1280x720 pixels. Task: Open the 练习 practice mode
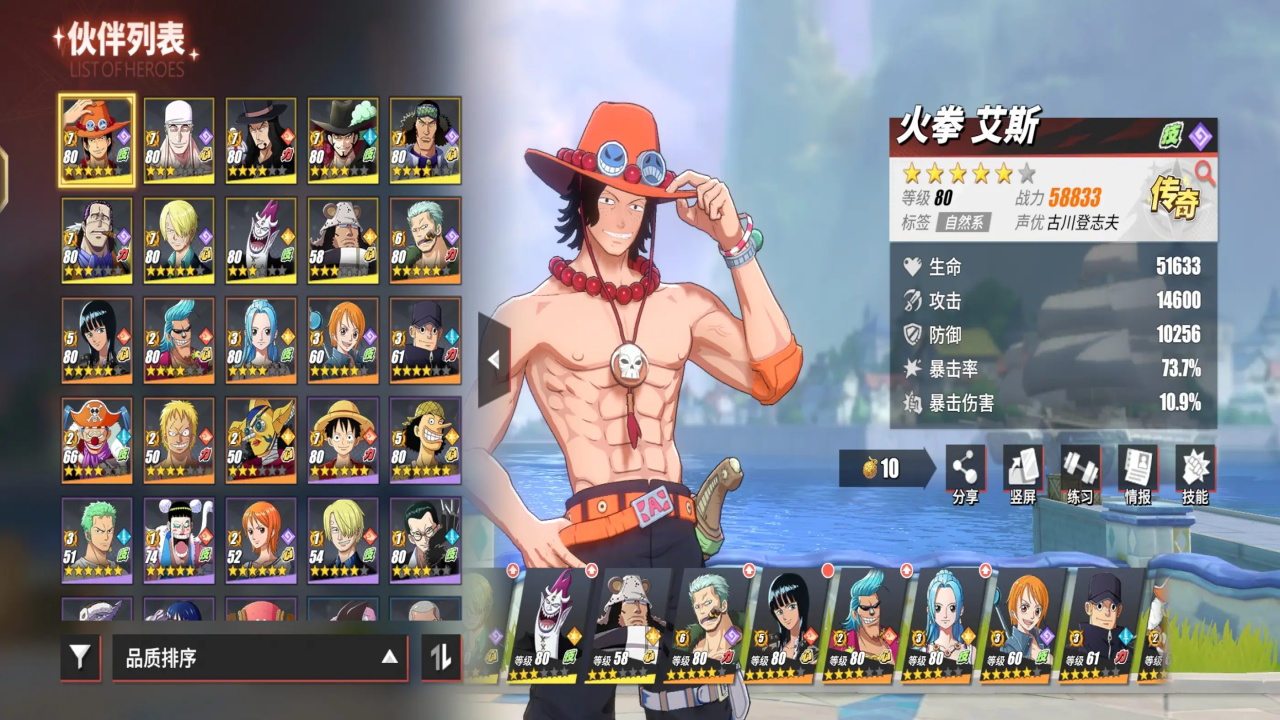[1080, 472]
